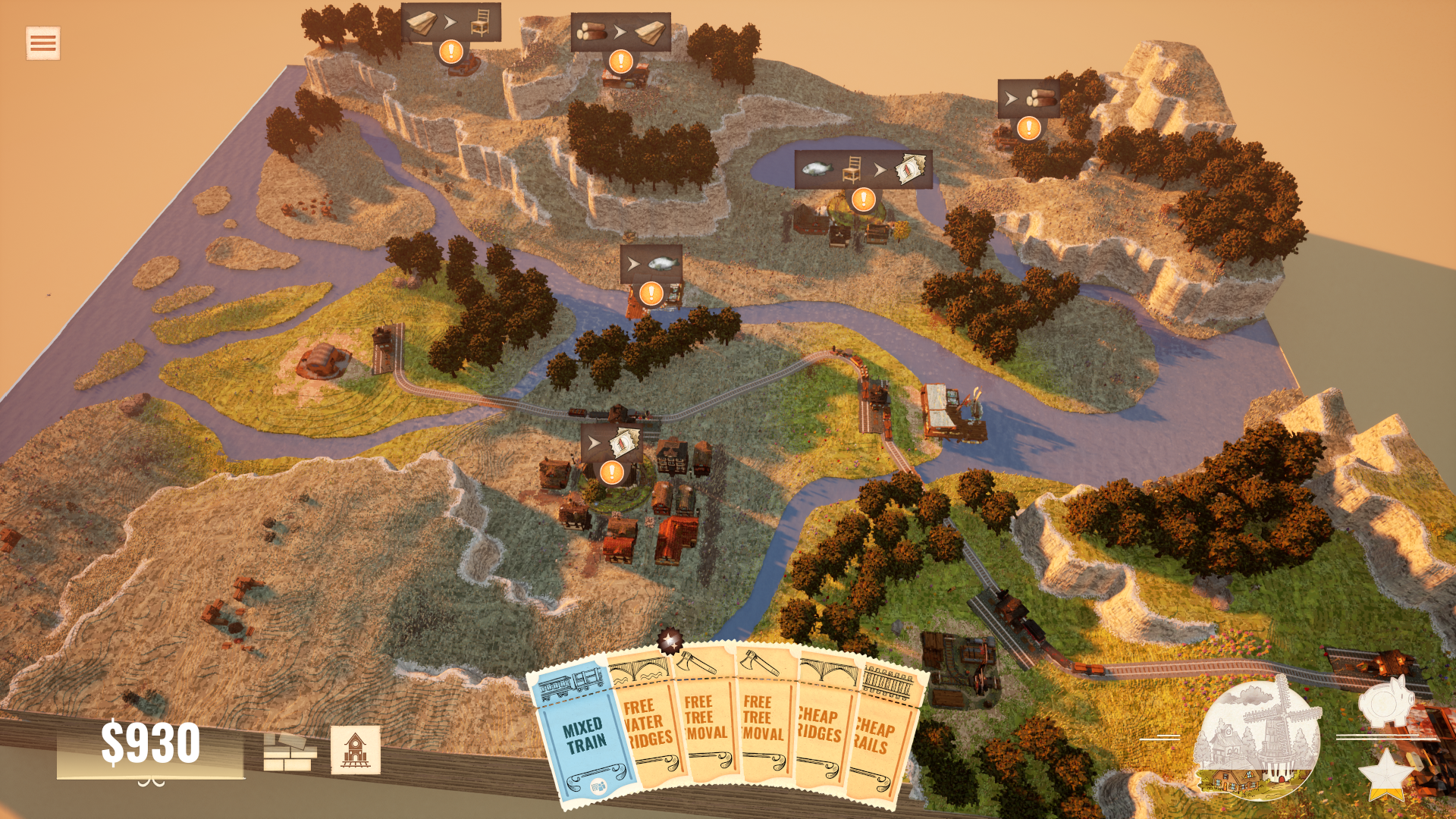Click the fish producer alert marker
This screenshot has width=1456, height=819.
651,293
